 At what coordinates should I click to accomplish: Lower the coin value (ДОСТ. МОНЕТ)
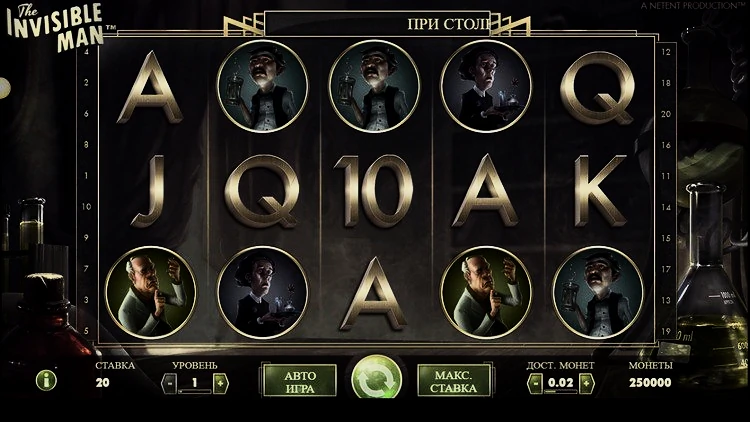535,382
